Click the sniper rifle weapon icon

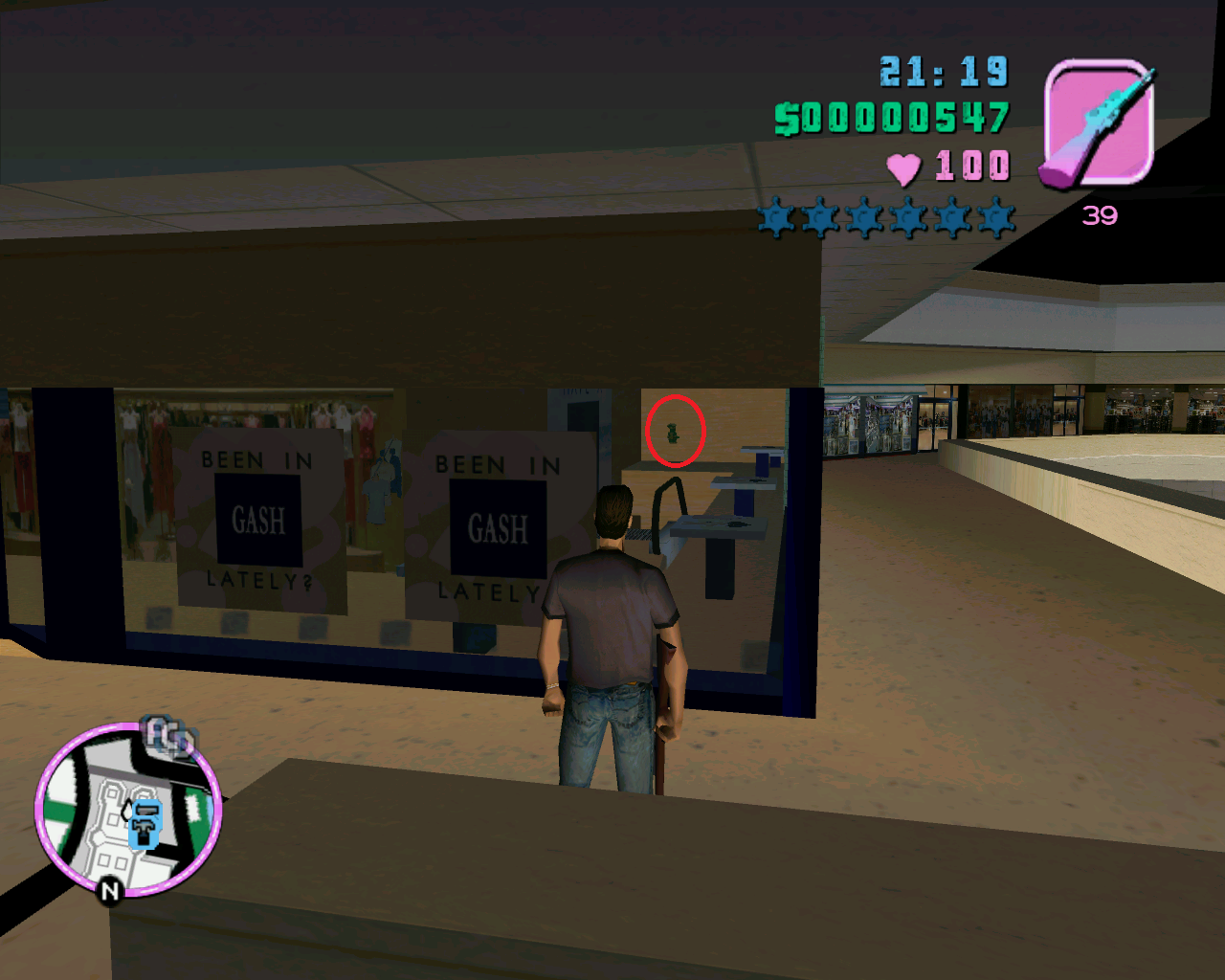1098,122
